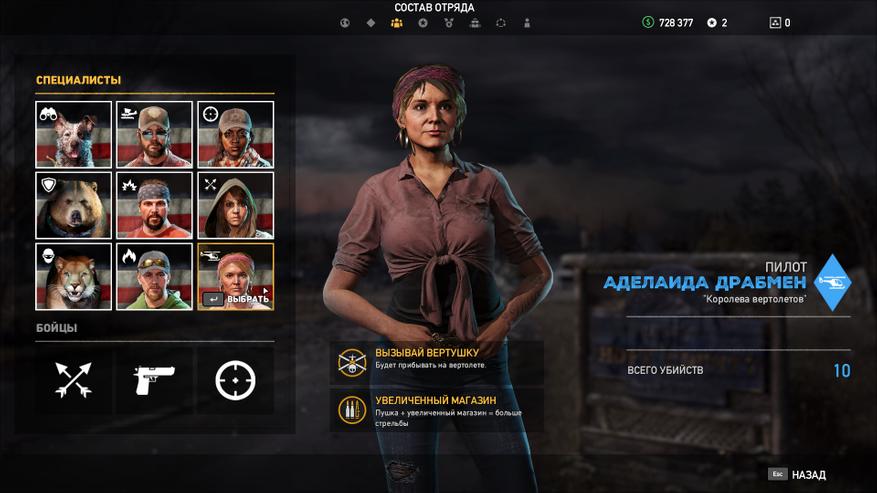
Task: Switch to the globe map tab
Action: pyautogui.click(x=345, y=23)
